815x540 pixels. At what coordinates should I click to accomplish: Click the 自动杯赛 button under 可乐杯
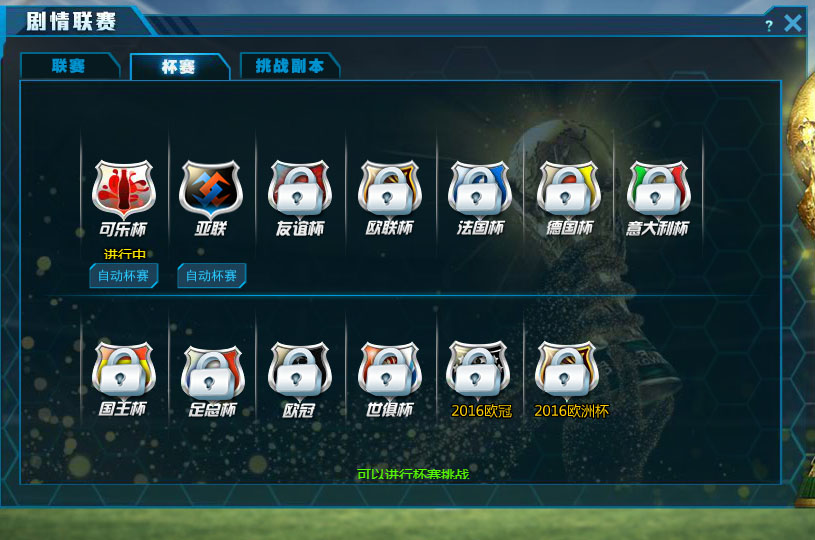point(124,276)
